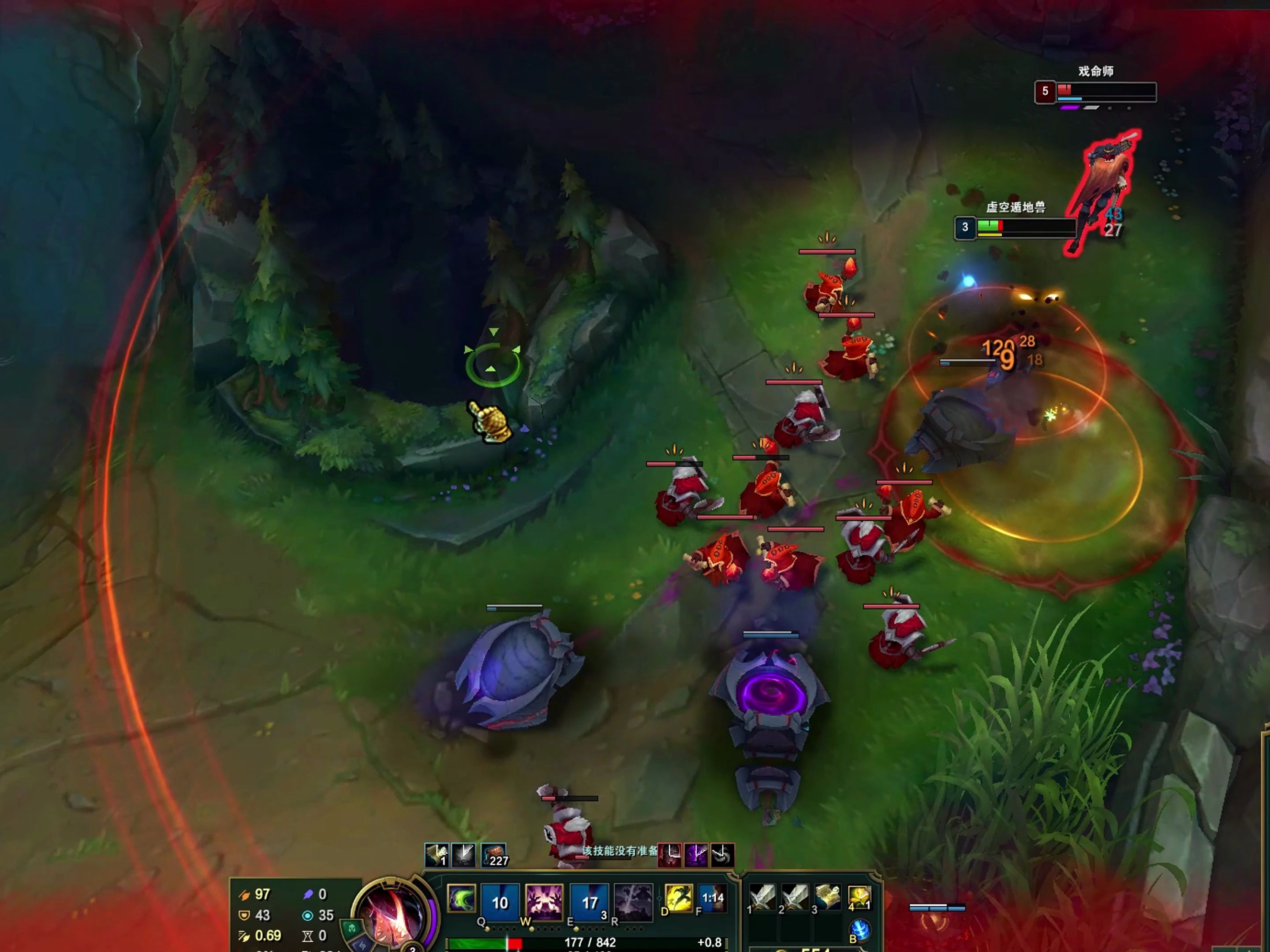Inspect the buff icon showing 227 stacks

[x=494, y=855]
